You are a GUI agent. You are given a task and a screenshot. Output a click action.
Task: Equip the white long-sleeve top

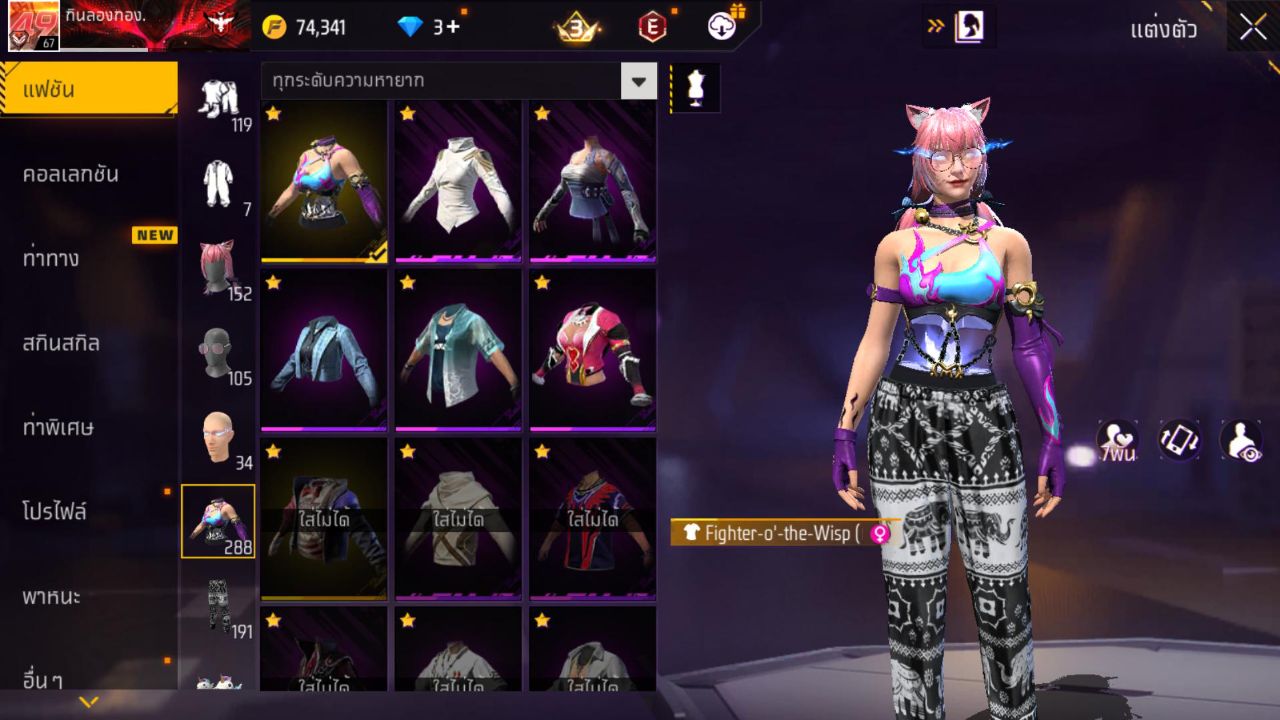458,182
